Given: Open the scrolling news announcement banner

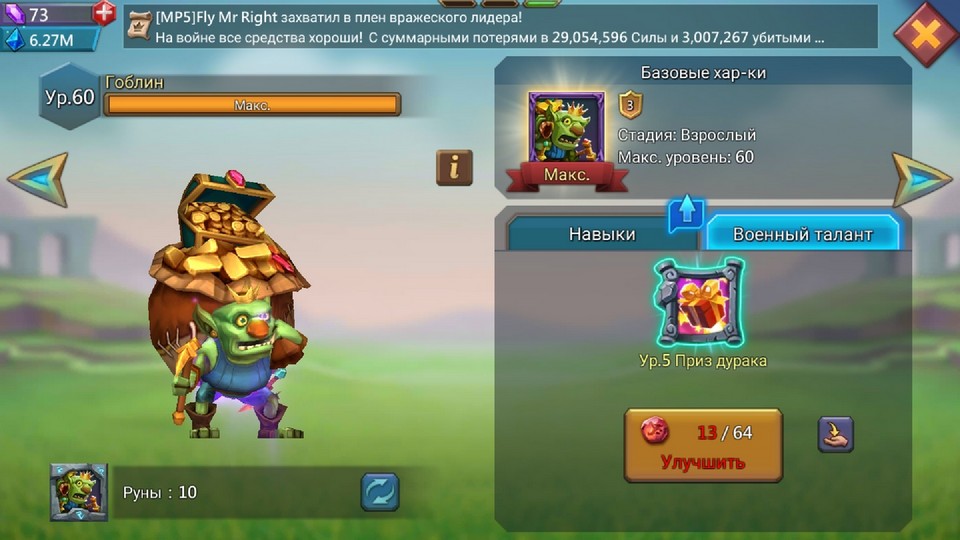Looking at the screenshot, I should (x=500, y=27).
